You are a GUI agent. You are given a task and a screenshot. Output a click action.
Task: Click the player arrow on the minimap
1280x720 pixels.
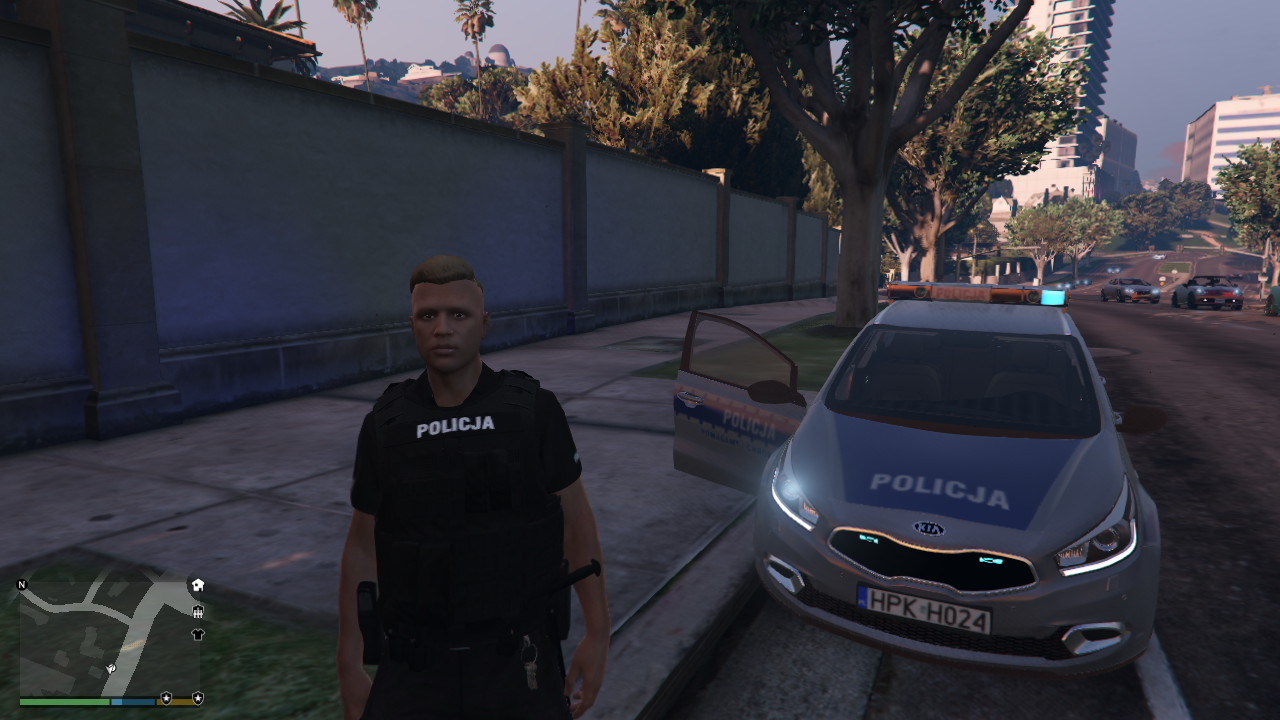pos(111,667)
